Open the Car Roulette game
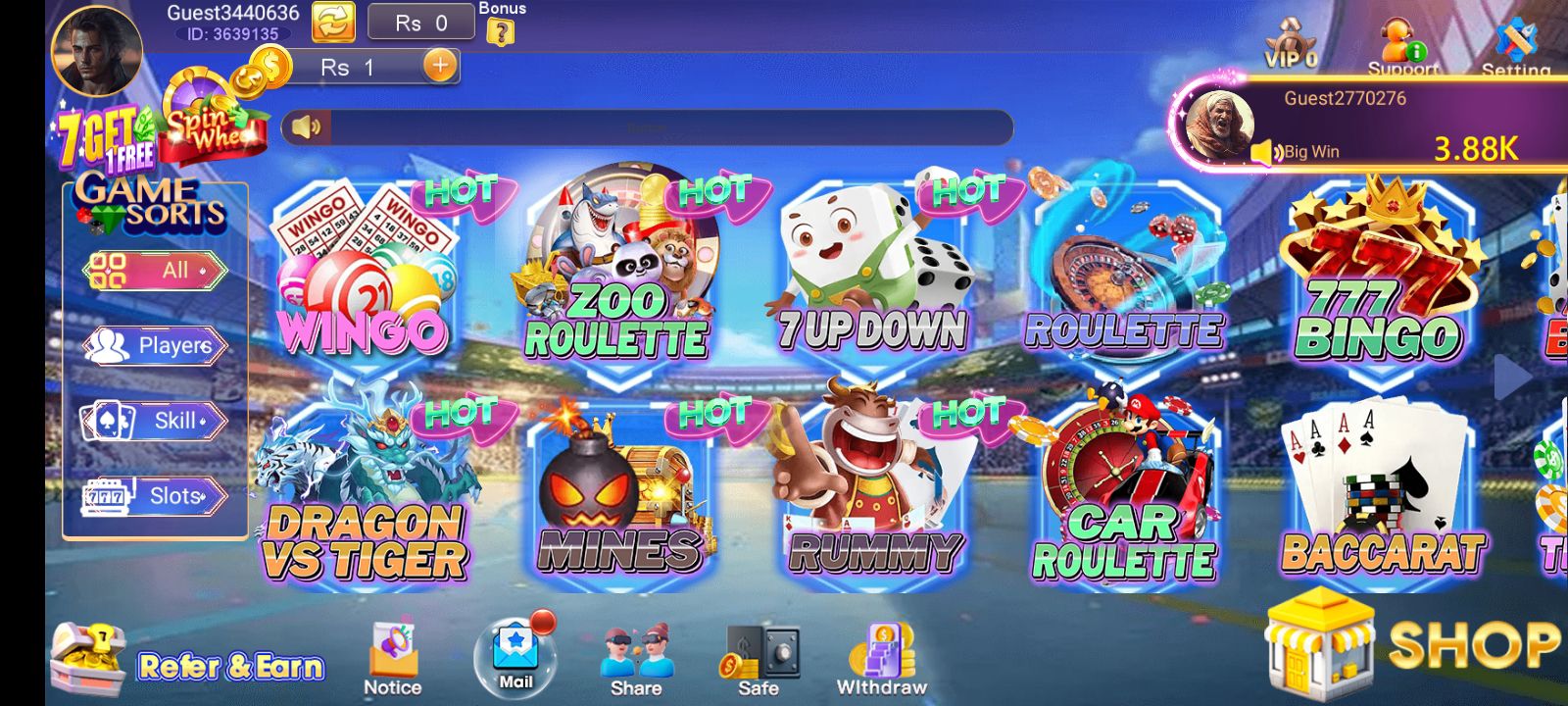The image size is (1568, 706). pyautogui.click(x=1125, y=495)
